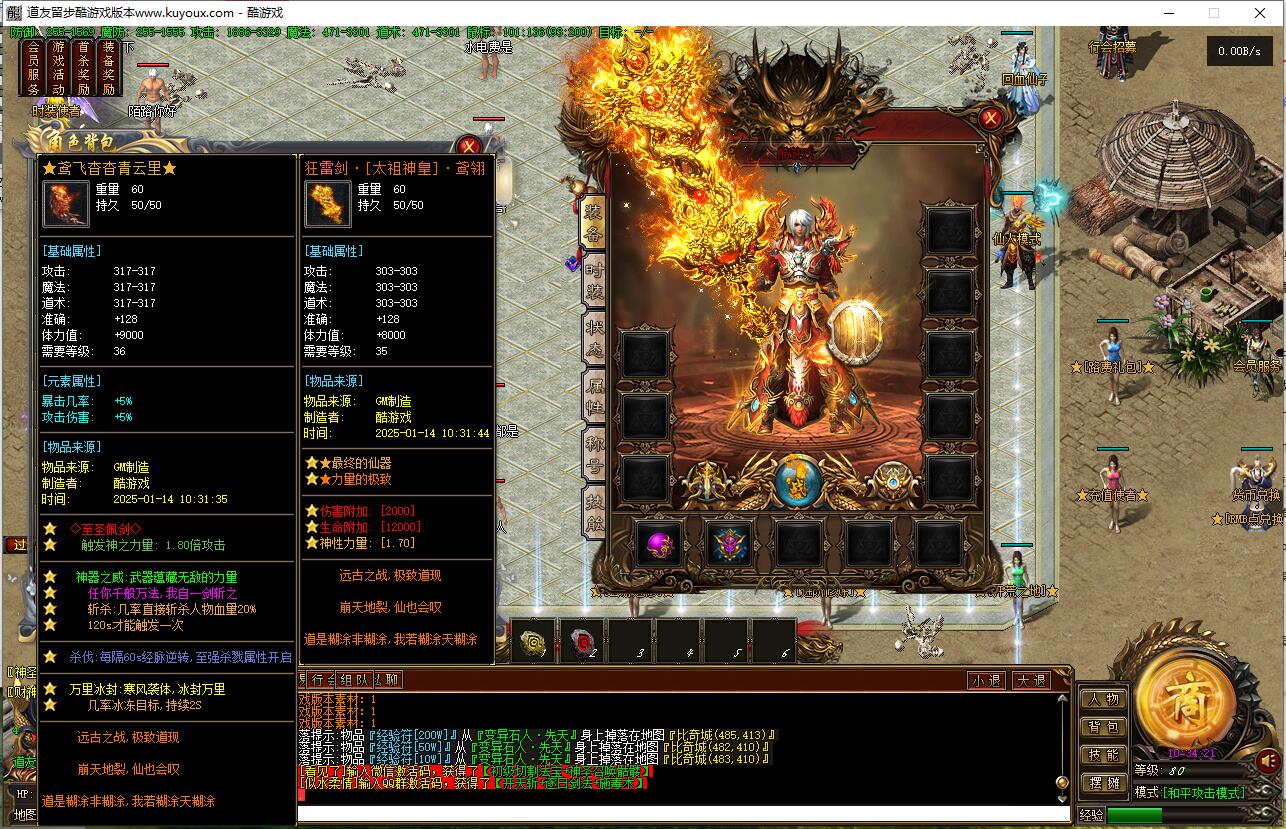Image resolution: width=1286 pixels, height=829 pixels.
Task: Open the 游戏活动 game events menu
Action: coord(58,68)
